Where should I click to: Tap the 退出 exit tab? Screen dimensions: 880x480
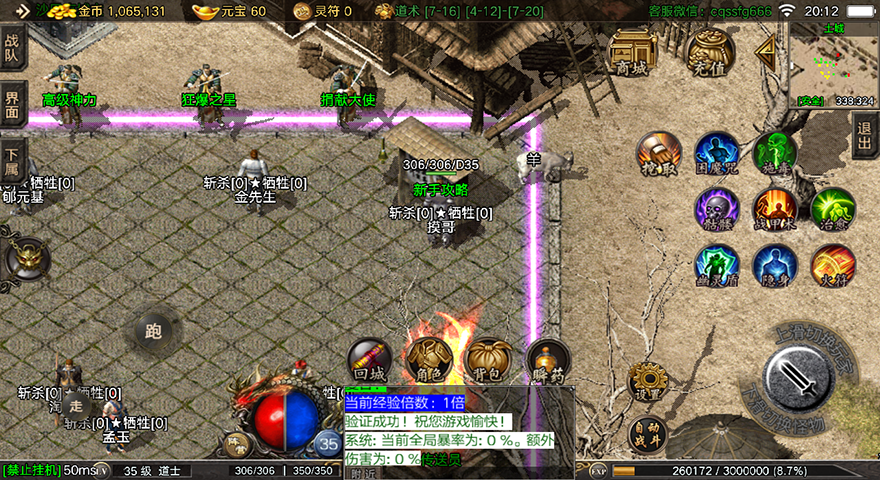coord(865,136)
